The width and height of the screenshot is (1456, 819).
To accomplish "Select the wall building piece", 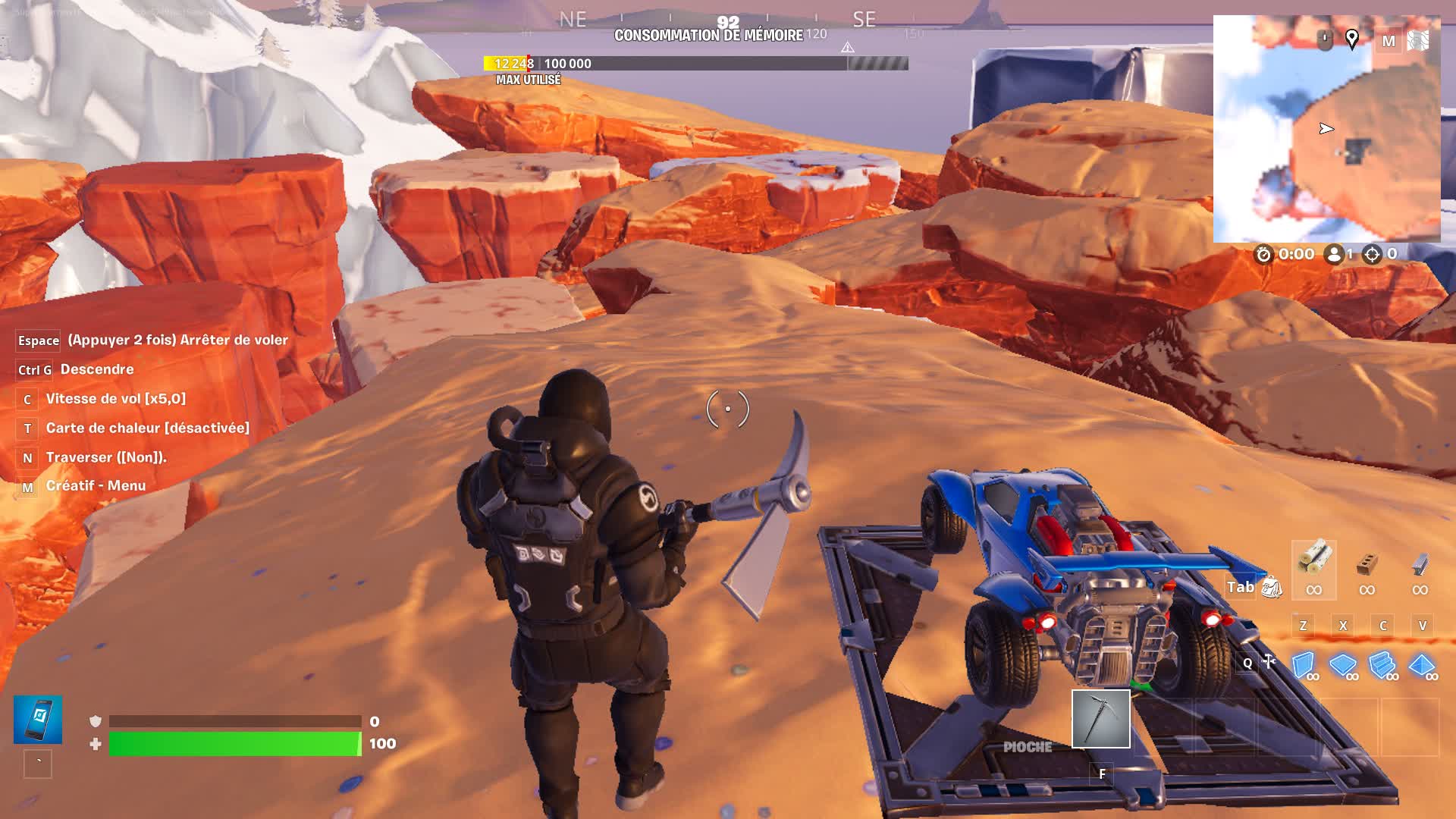I will [1303, 664].
